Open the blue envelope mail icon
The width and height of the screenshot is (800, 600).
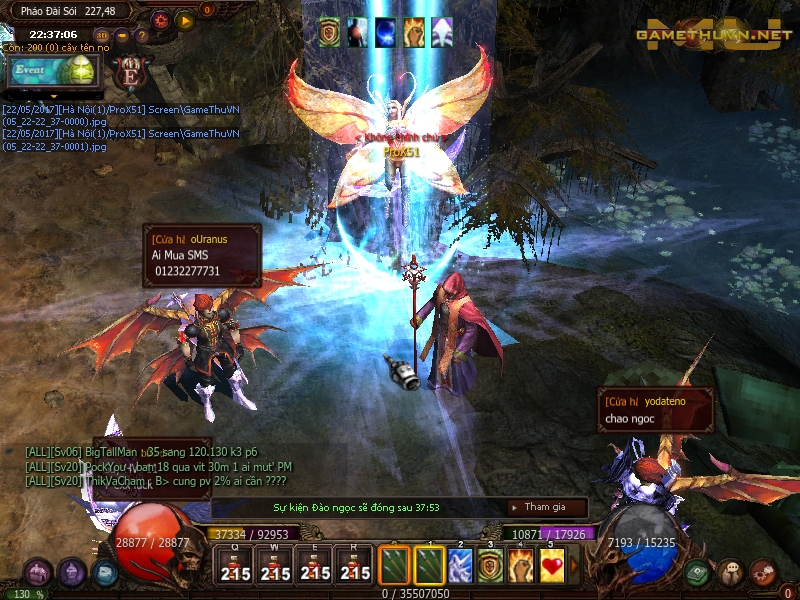click(x=105, y=572)
